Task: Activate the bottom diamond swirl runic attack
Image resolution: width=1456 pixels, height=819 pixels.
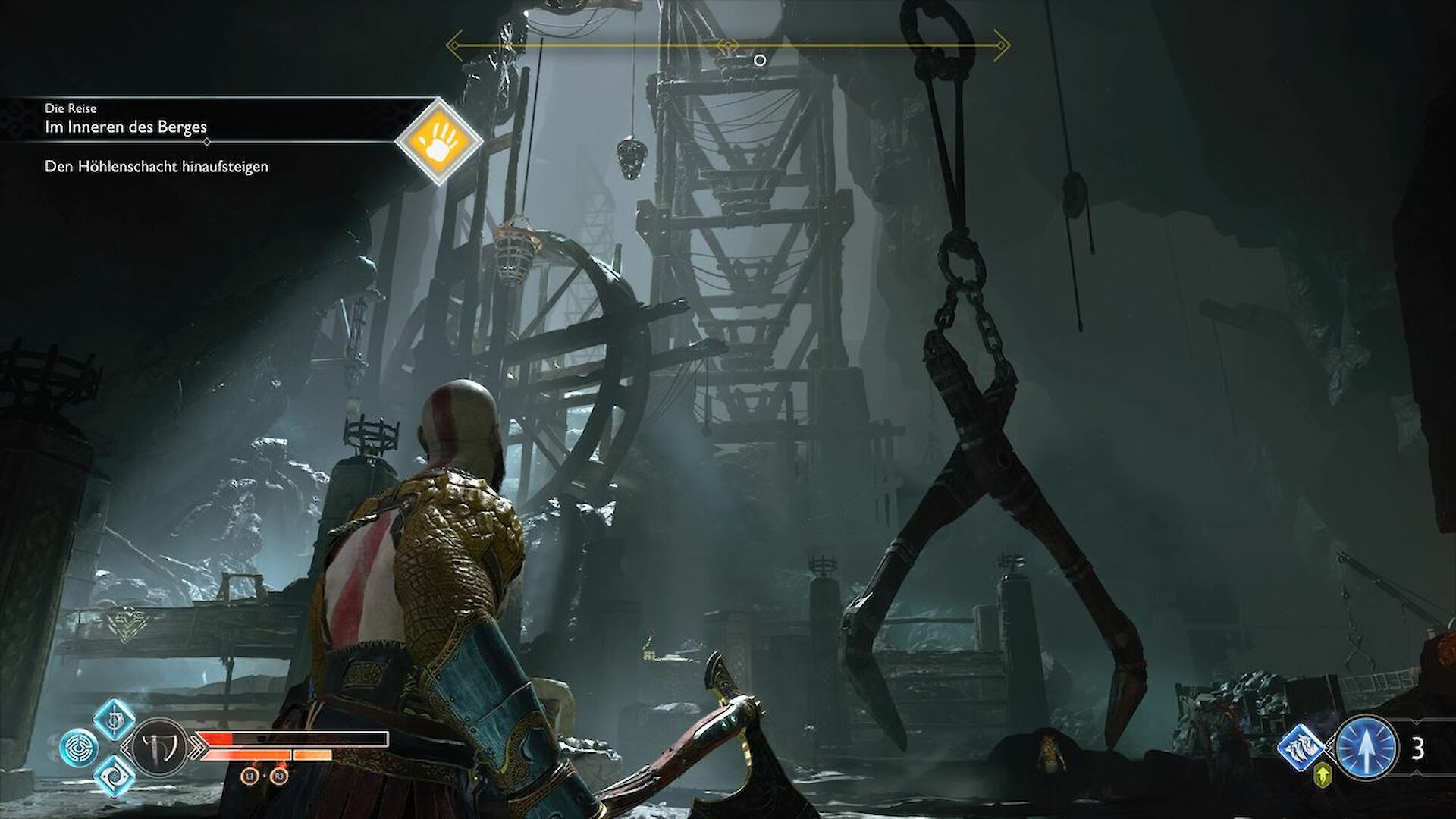Action: point(115,774)
